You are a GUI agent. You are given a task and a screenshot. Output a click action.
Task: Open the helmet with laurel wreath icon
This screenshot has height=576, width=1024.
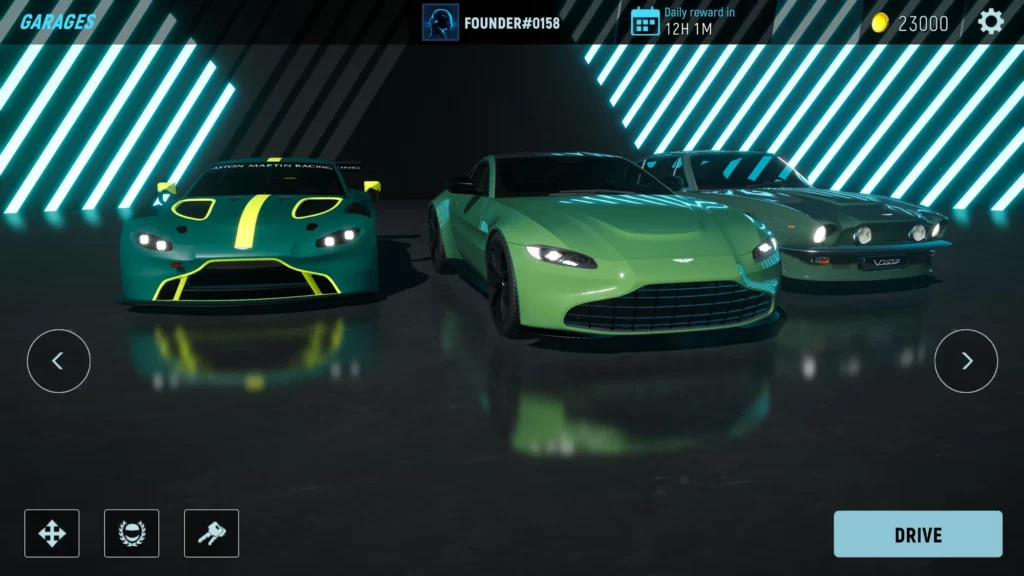click(131, 533)
